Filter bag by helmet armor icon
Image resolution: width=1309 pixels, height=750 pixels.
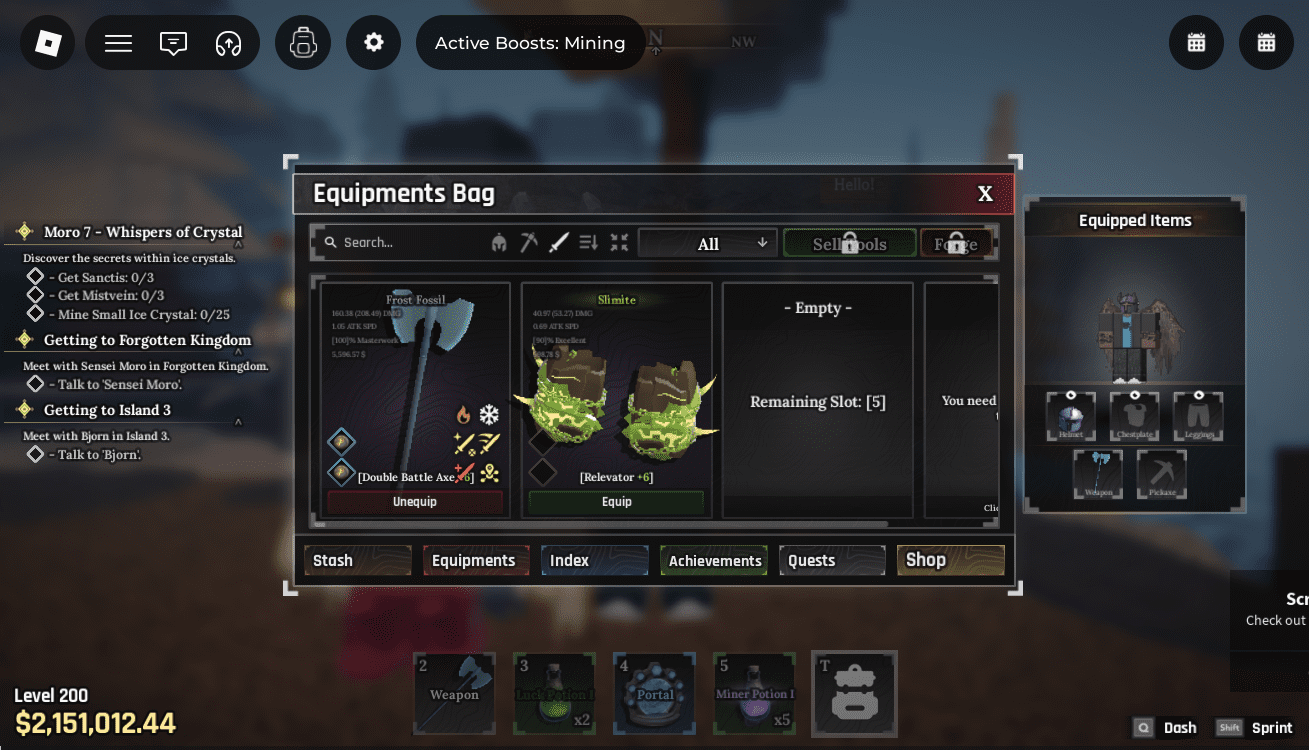(x=499, y=242)
